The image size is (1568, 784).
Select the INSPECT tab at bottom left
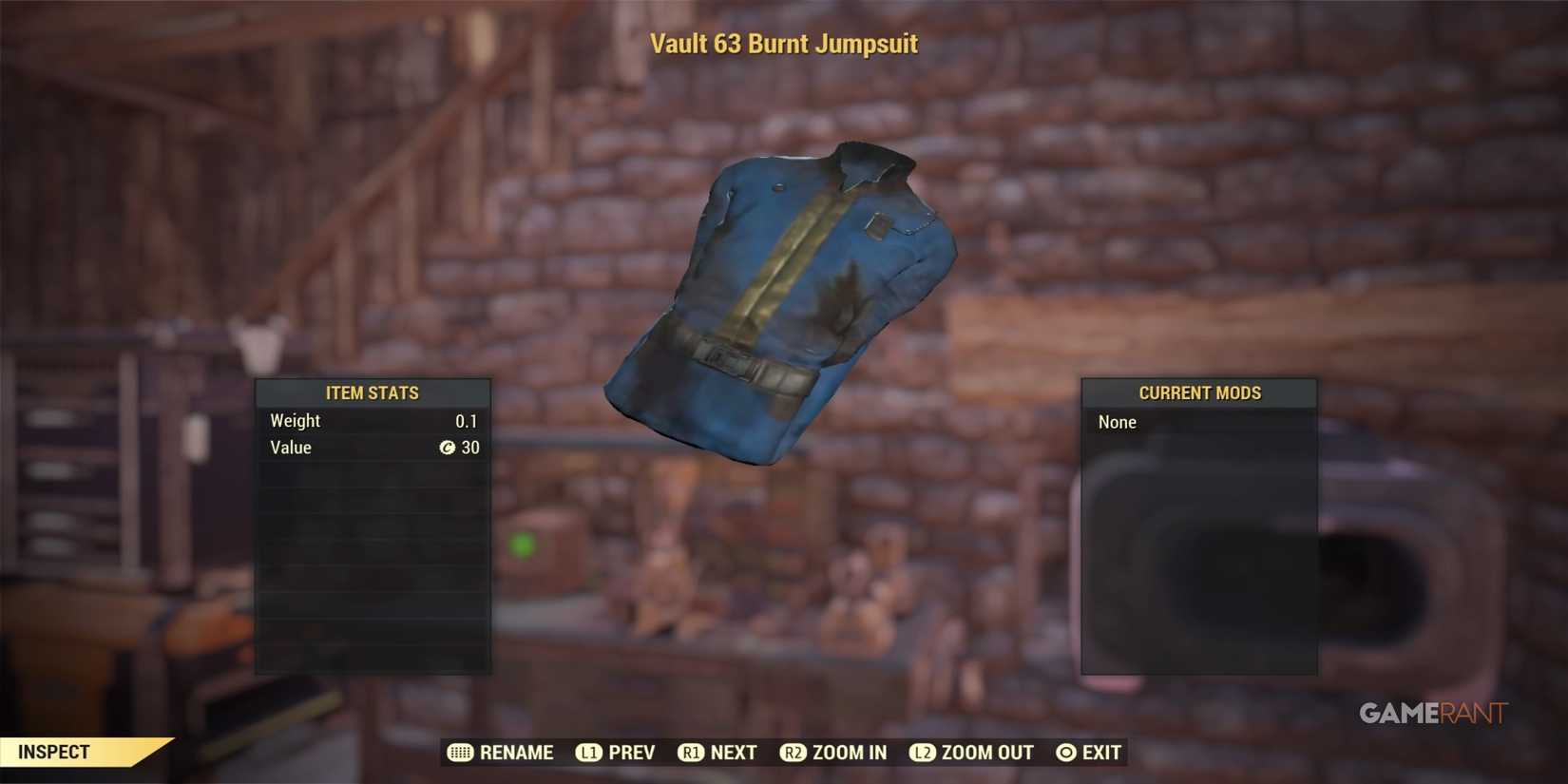click(55, 752)
